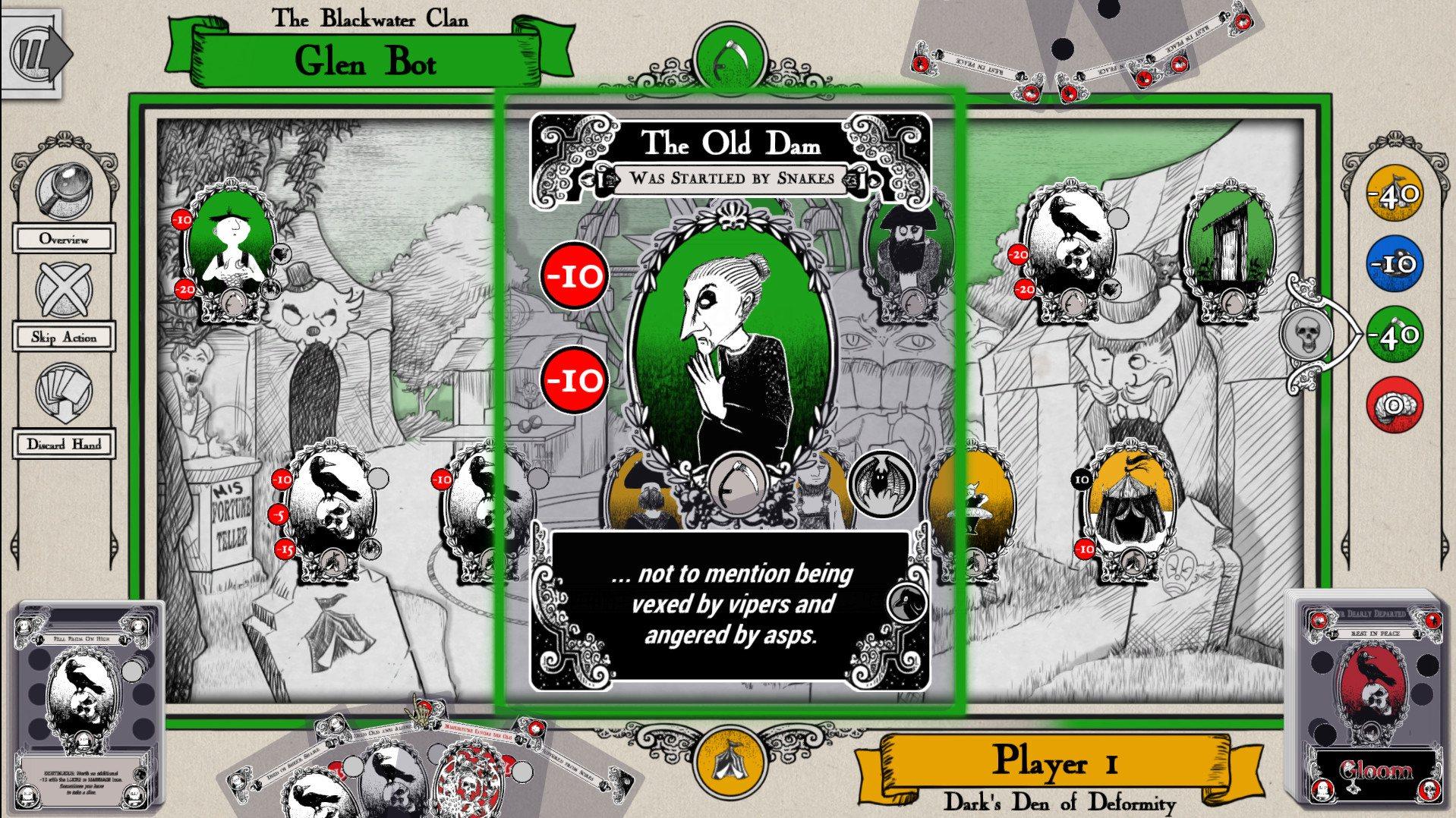This screenshot has width=1456, height=818.
Task: Select the bat symbol on The Old Dam card
Action: pyautogui.click(x=883, y=486)
